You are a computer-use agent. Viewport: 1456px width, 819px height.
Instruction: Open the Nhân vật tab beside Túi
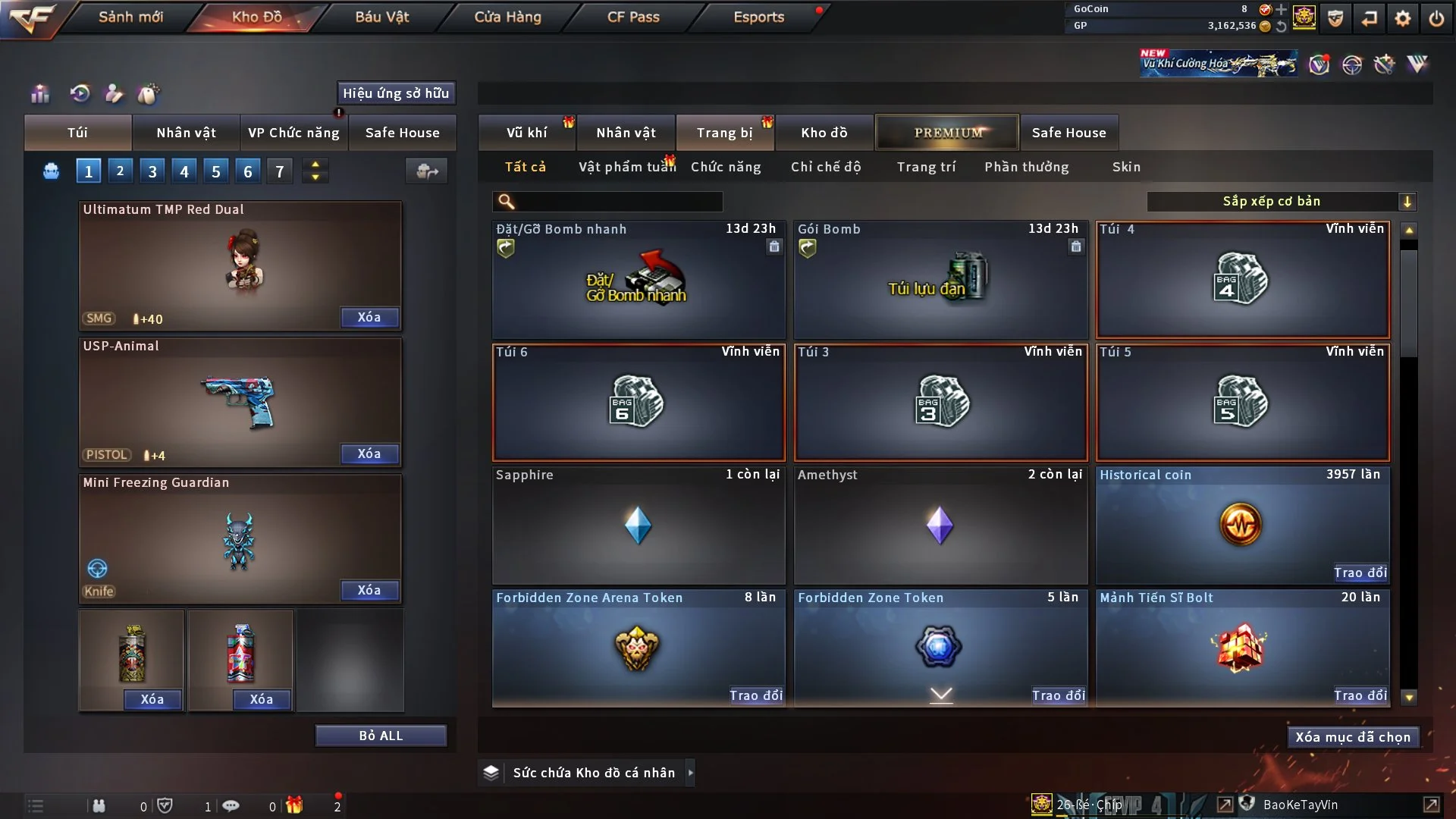coord(186,133)
